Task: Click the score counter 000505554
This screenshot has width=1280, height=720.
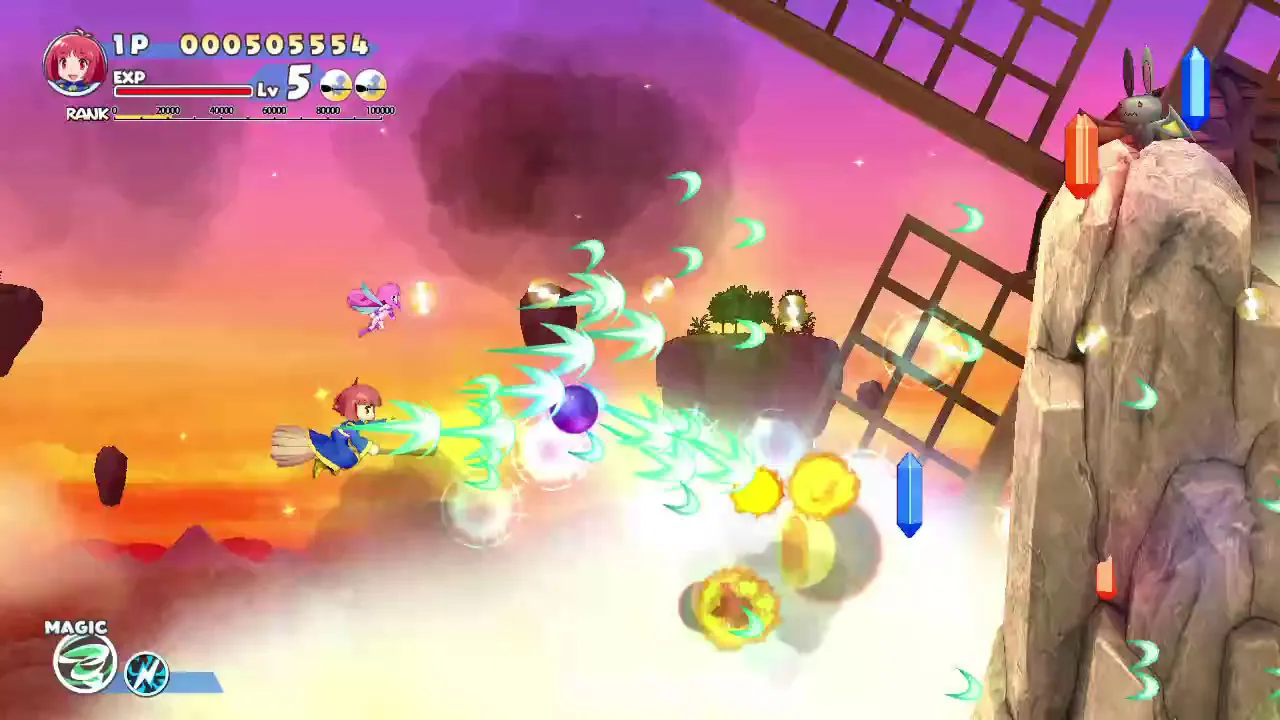Action: pyautogui.click(x=275, y=45)
